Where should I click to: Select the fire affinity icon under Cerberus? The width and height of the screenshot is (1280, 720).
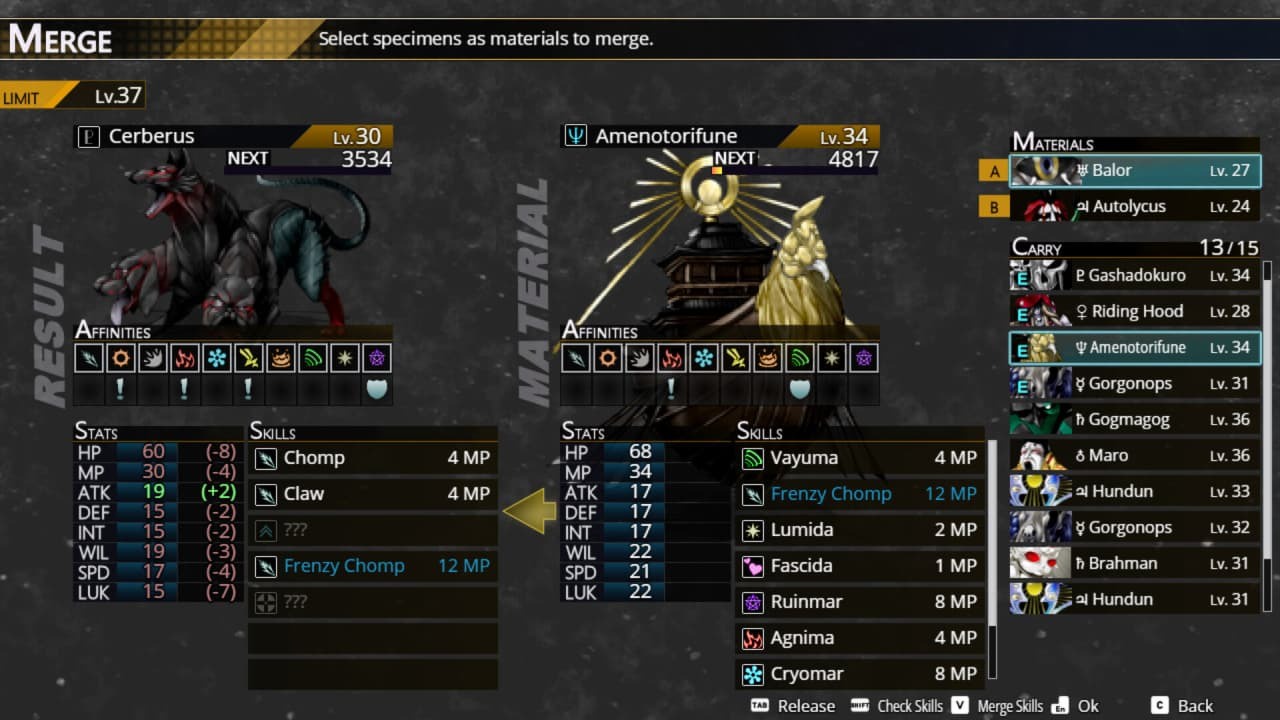[184, 357]
